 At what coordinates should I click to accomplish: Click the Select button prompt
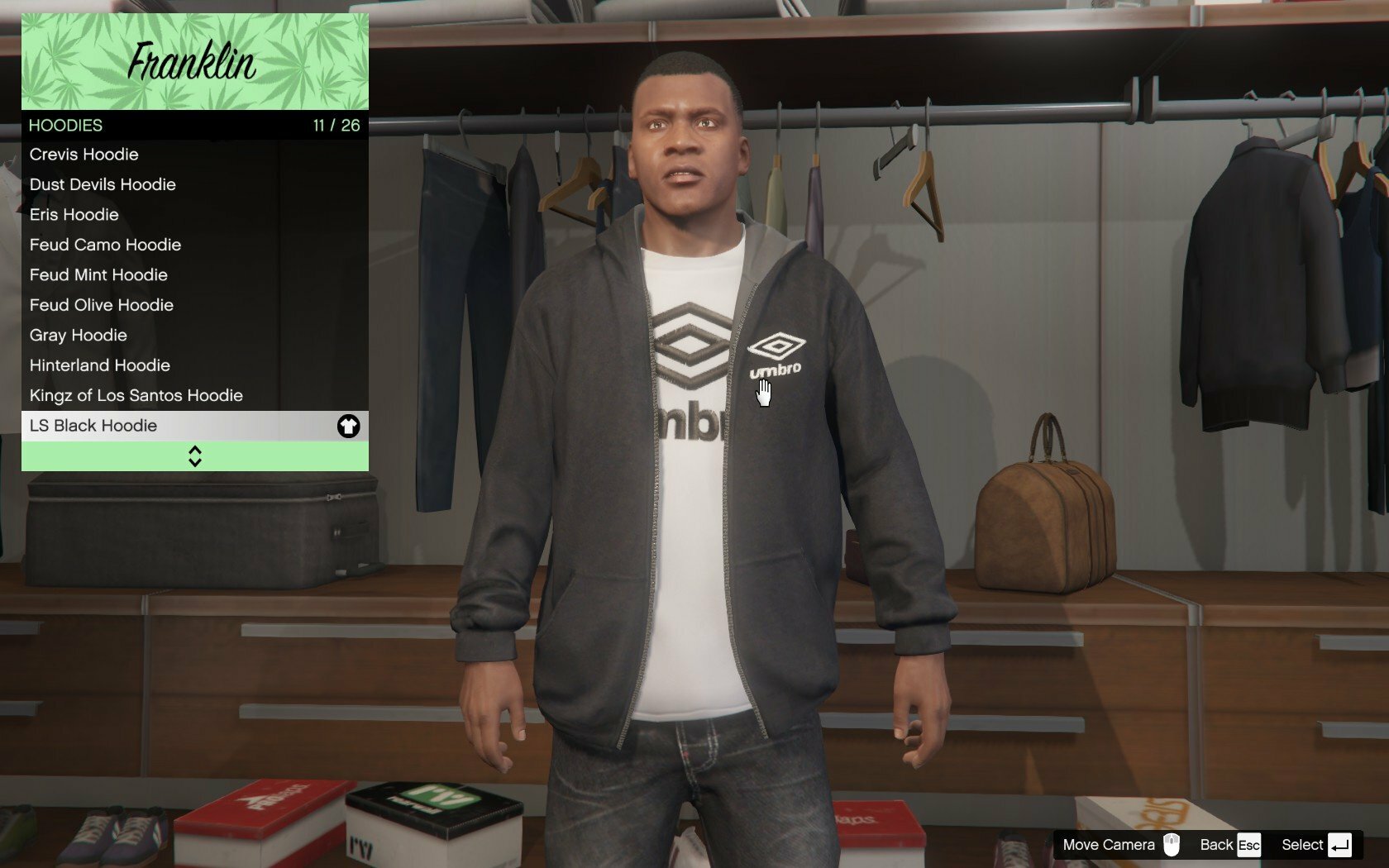(1315, 845)
